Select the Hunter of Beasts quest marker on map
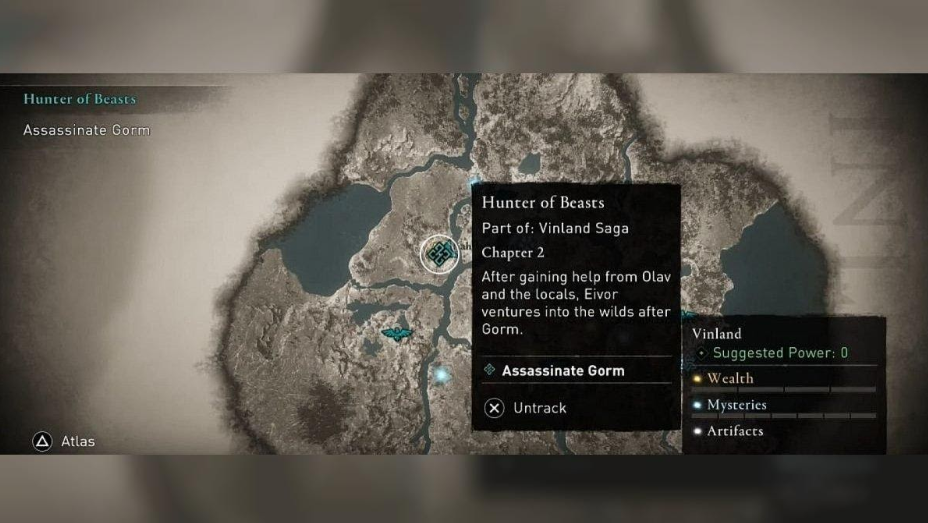The image size is (928, 523). [x=438, y=254]
